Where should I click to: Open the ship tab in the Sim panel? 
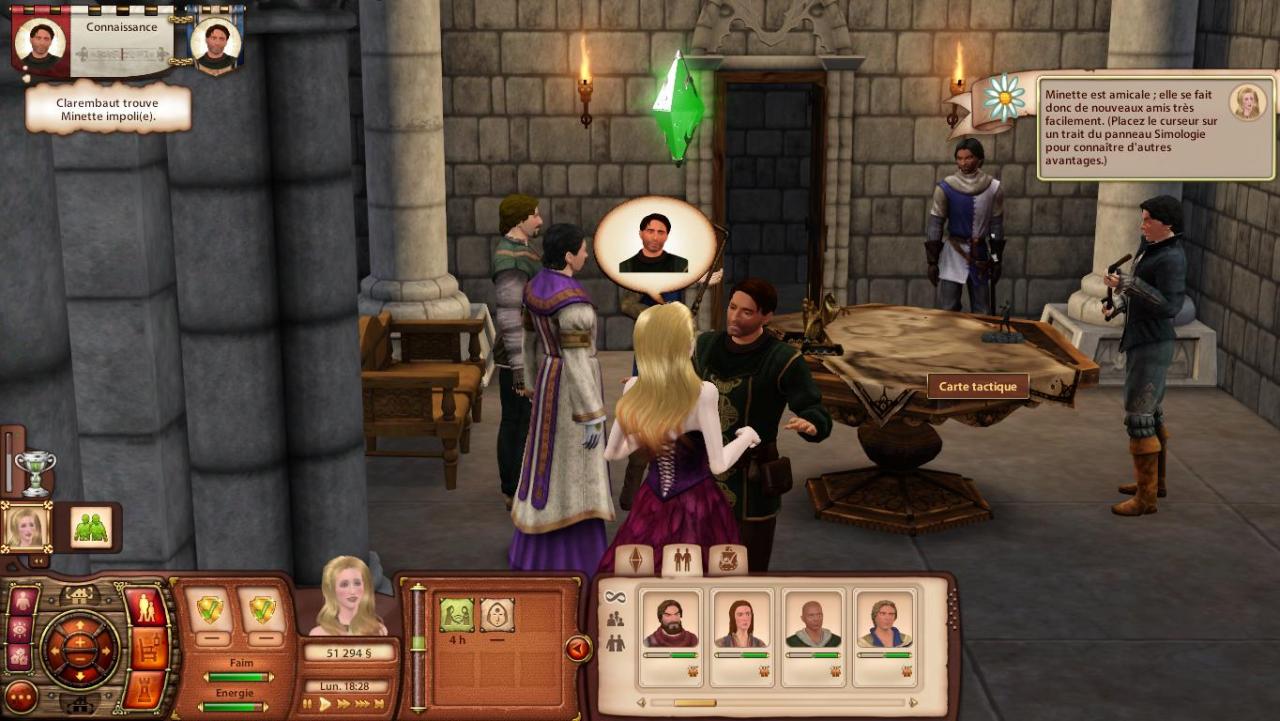pyautogui.click(x=728, y=560)
